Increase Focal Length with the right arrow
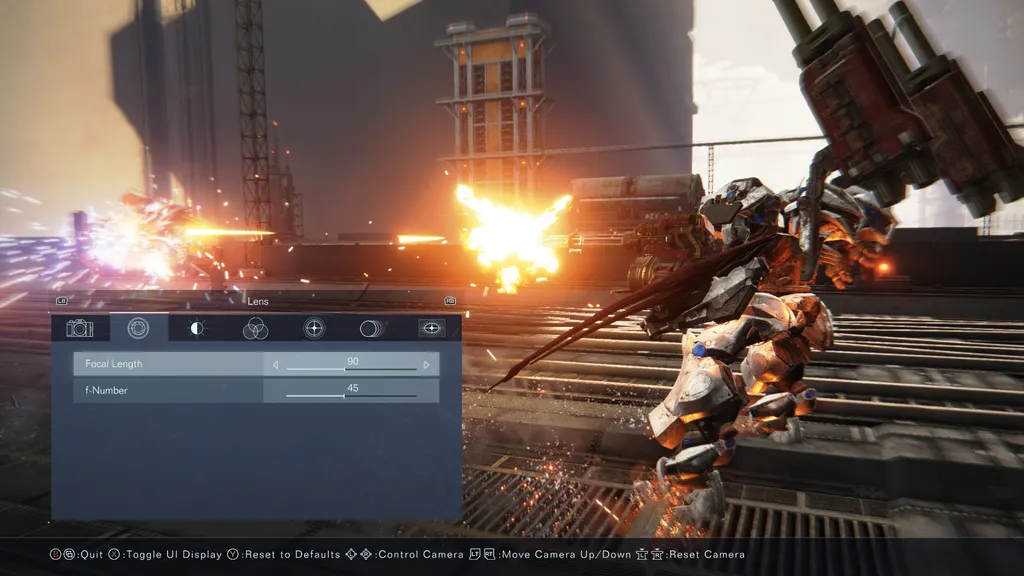Screen dimensions: 1024x576 pyautogui.click(x=427, y=365)
